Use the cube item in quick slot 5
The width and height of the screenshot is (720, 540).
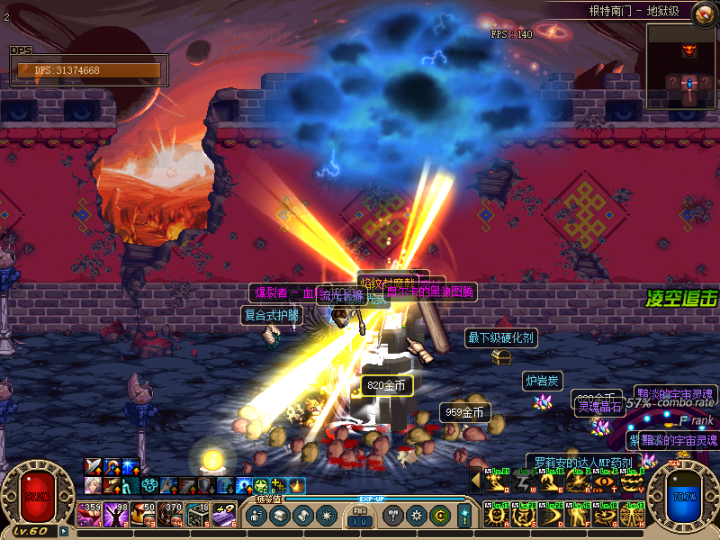[x=197, y=514]
